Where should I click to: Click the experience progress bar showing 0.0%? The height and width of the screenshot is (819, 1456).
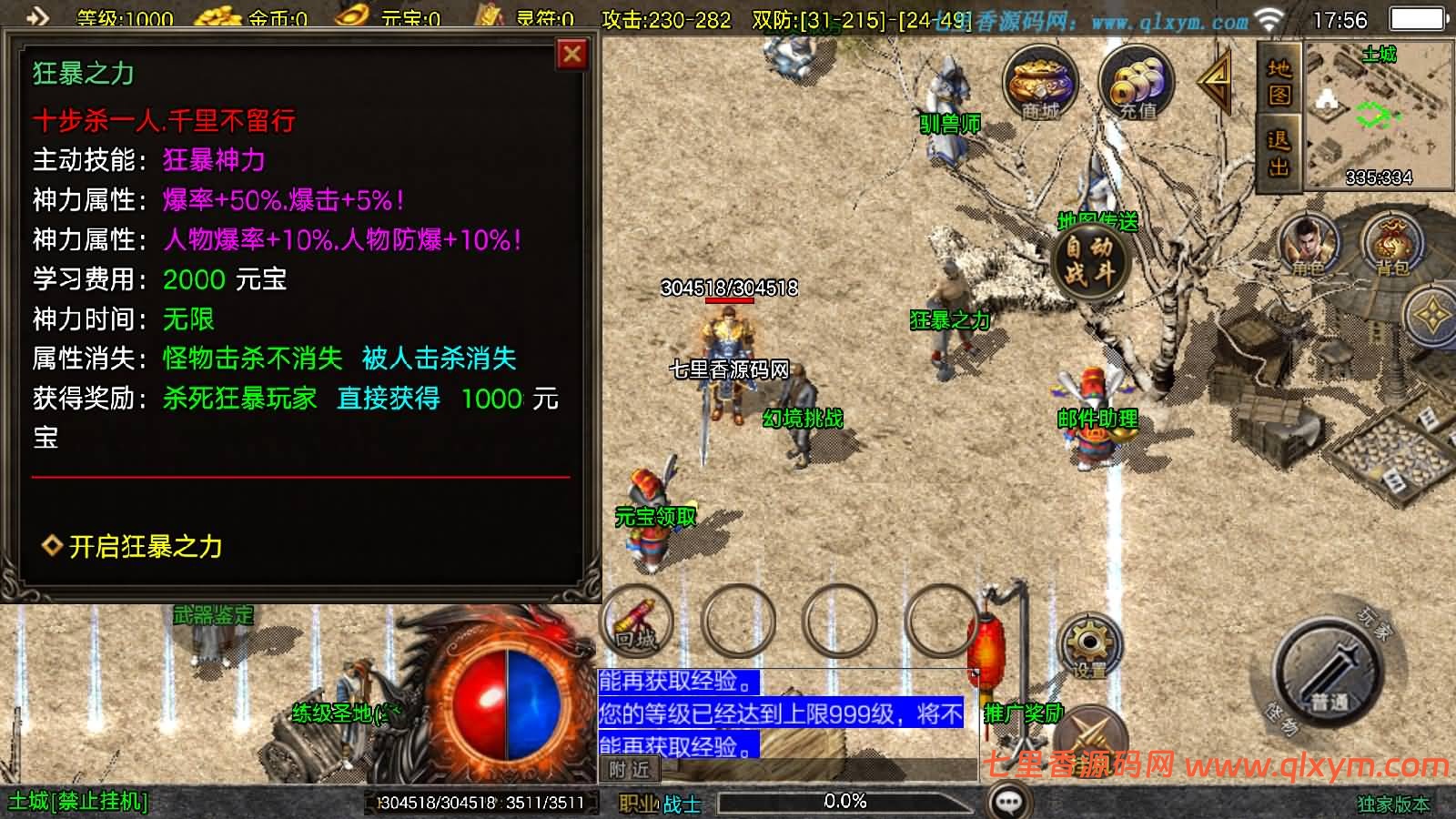point(846,802)
